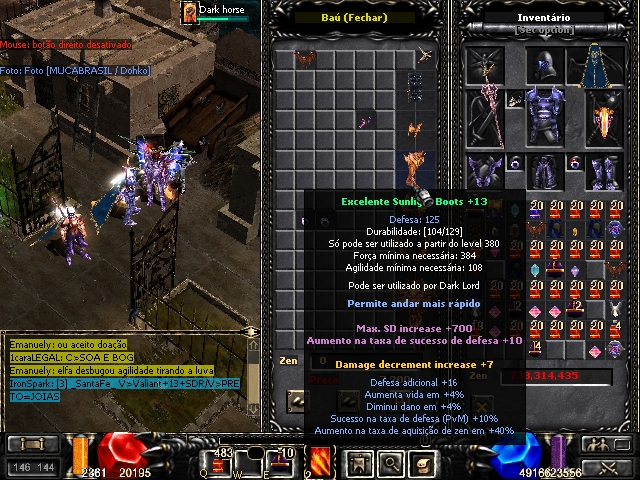This screenshot has height=480, width=640.
Task: Click the crossed swords button
Action: coord(610,466)
